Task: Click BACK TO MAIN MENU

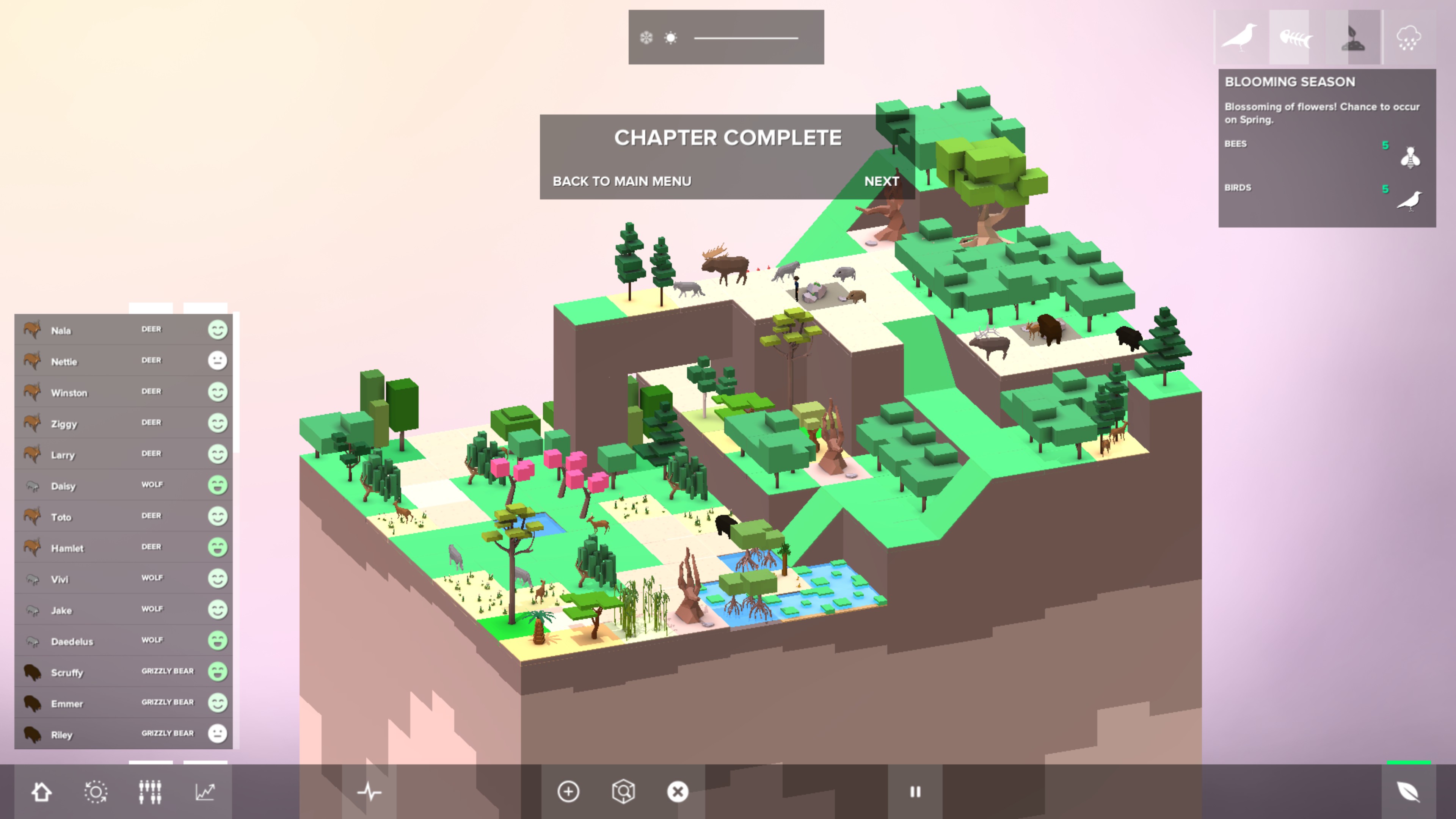Action: [622, 182]
